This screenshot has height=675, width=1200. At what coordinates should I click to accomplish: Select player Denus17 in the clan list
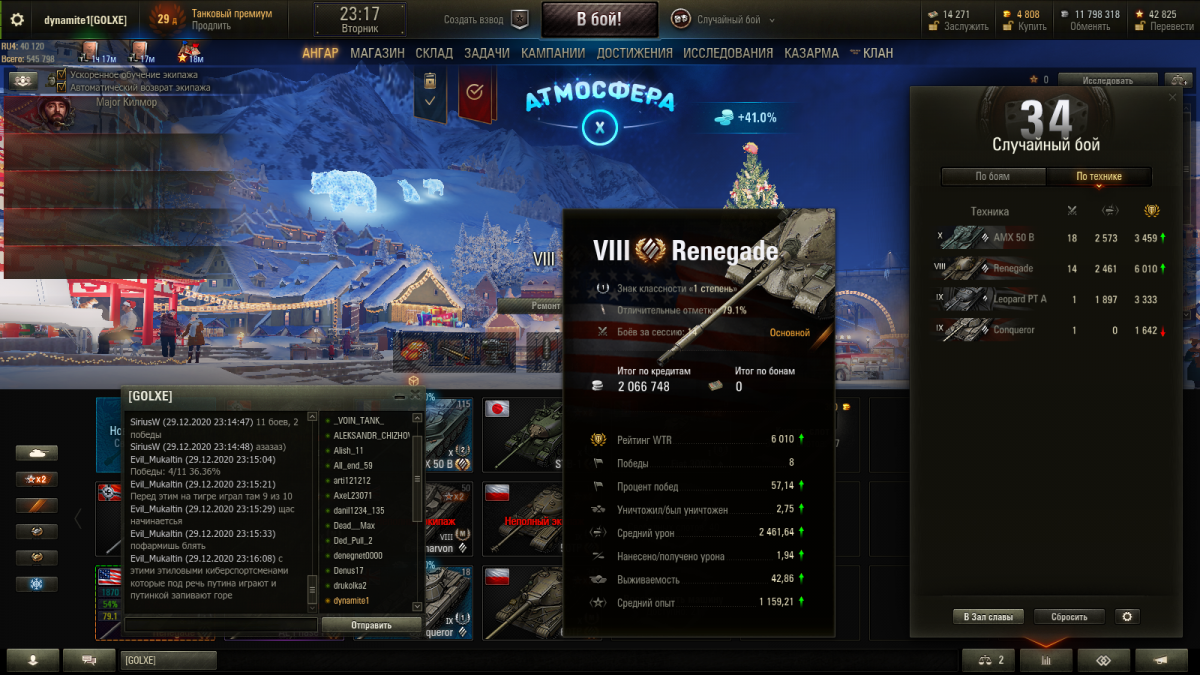pyautogui.click(x=351, y=570)
